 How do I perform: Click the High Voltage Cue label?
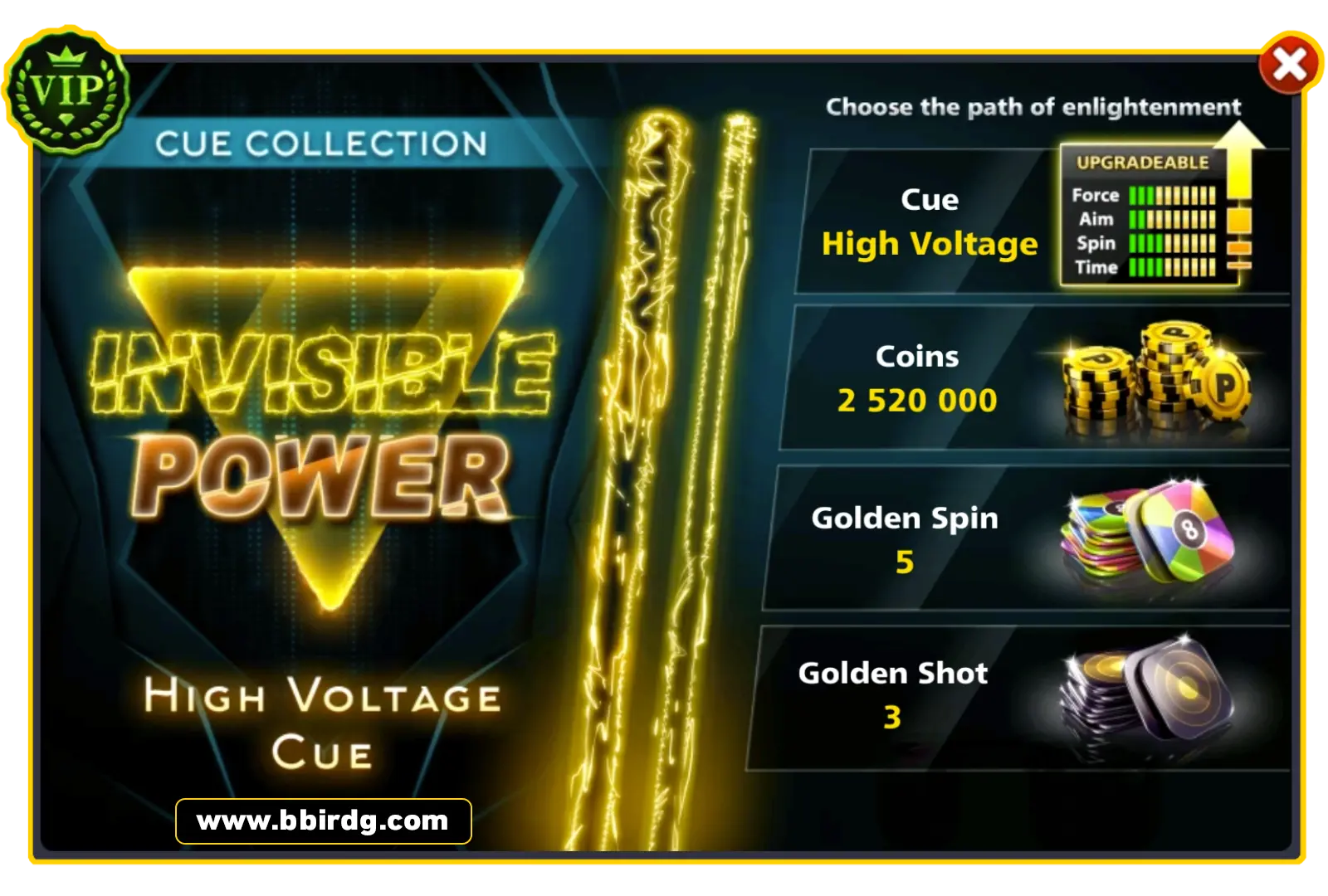pyautogui.click(x=324, y=722)
